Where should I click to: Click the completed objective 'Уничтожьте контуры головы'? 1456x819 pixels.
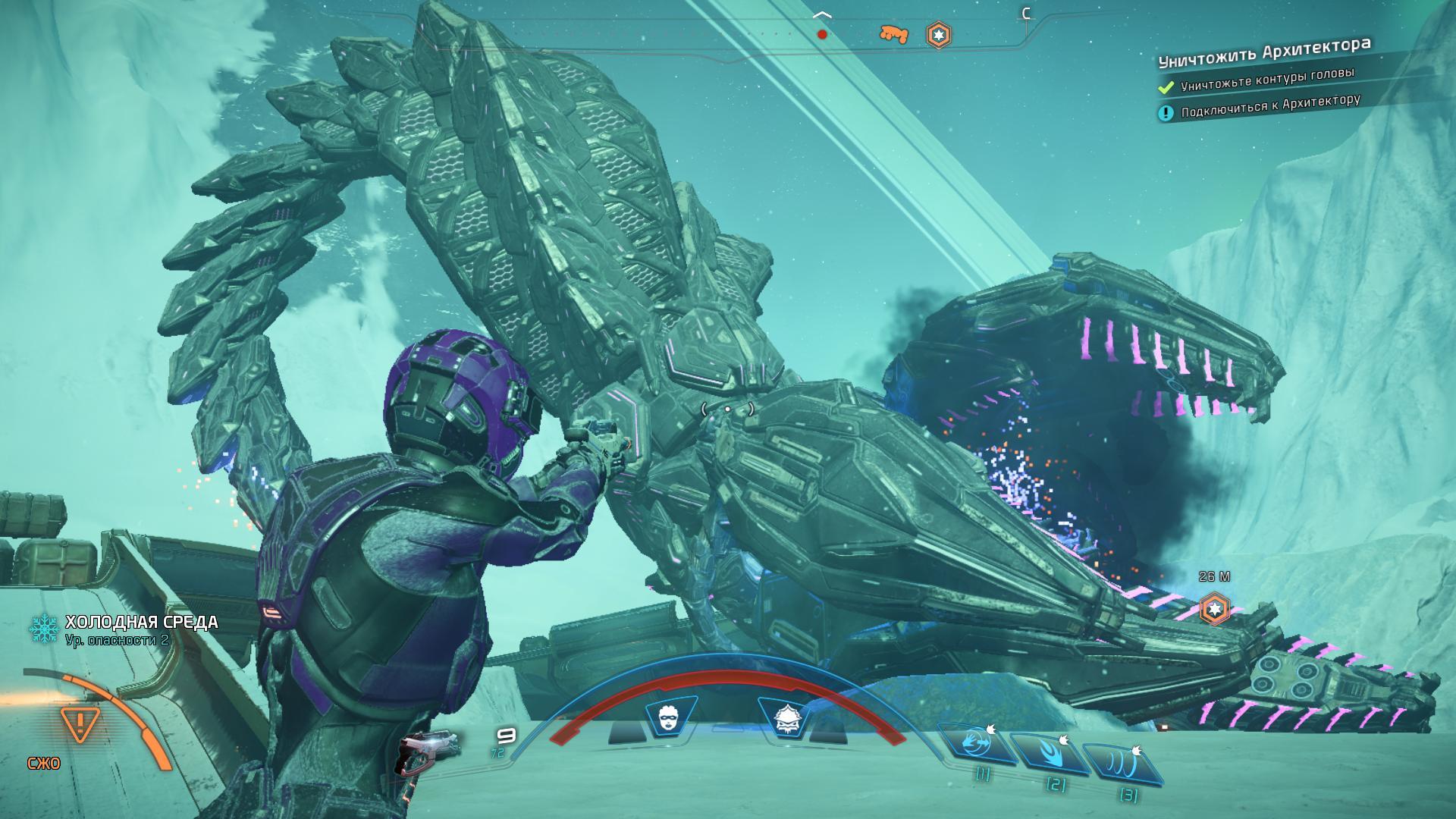pos(1266,80)
